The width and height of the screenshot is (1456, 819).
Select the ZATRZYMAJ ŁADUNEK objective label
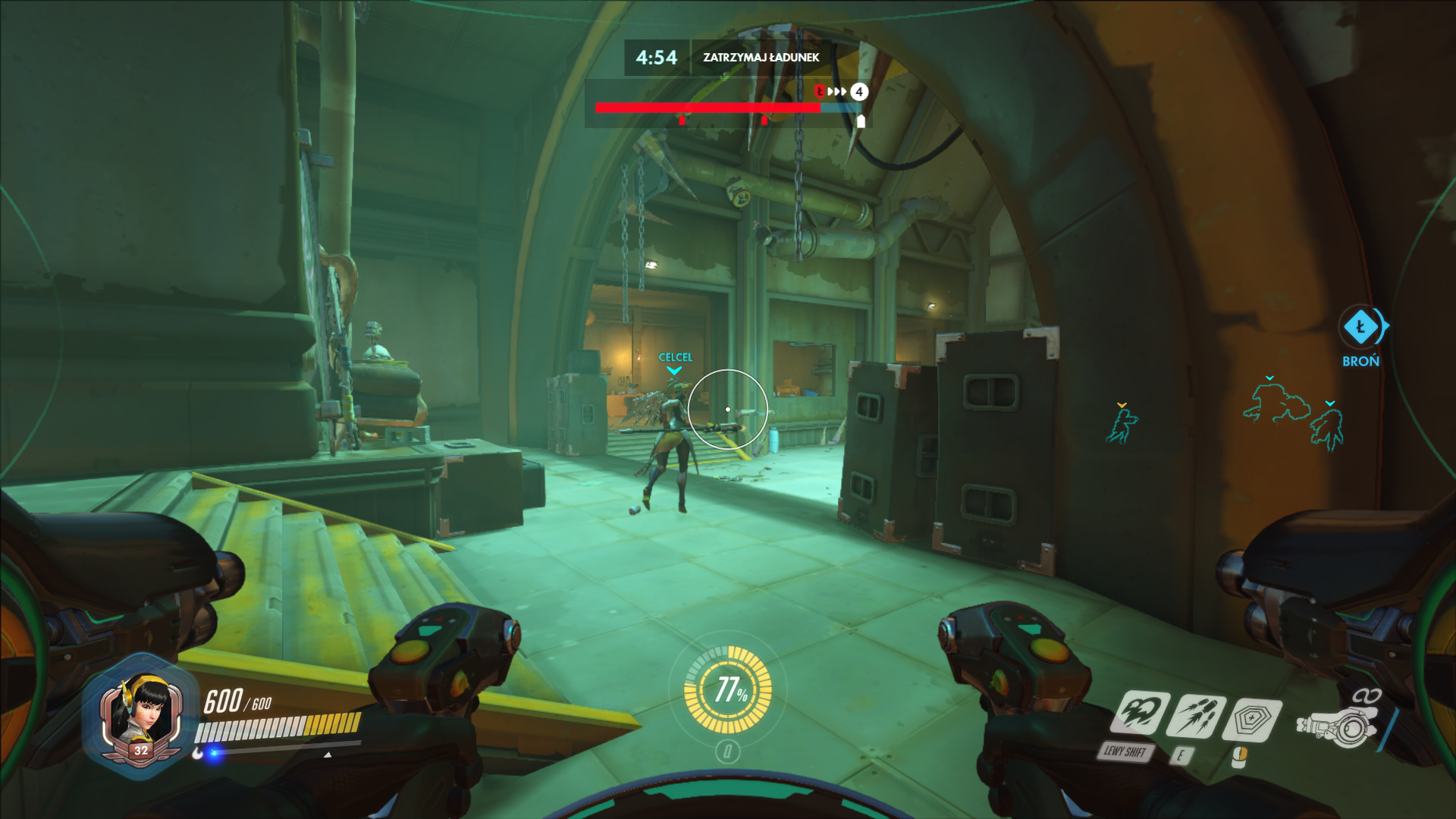[x=761, y=58]
